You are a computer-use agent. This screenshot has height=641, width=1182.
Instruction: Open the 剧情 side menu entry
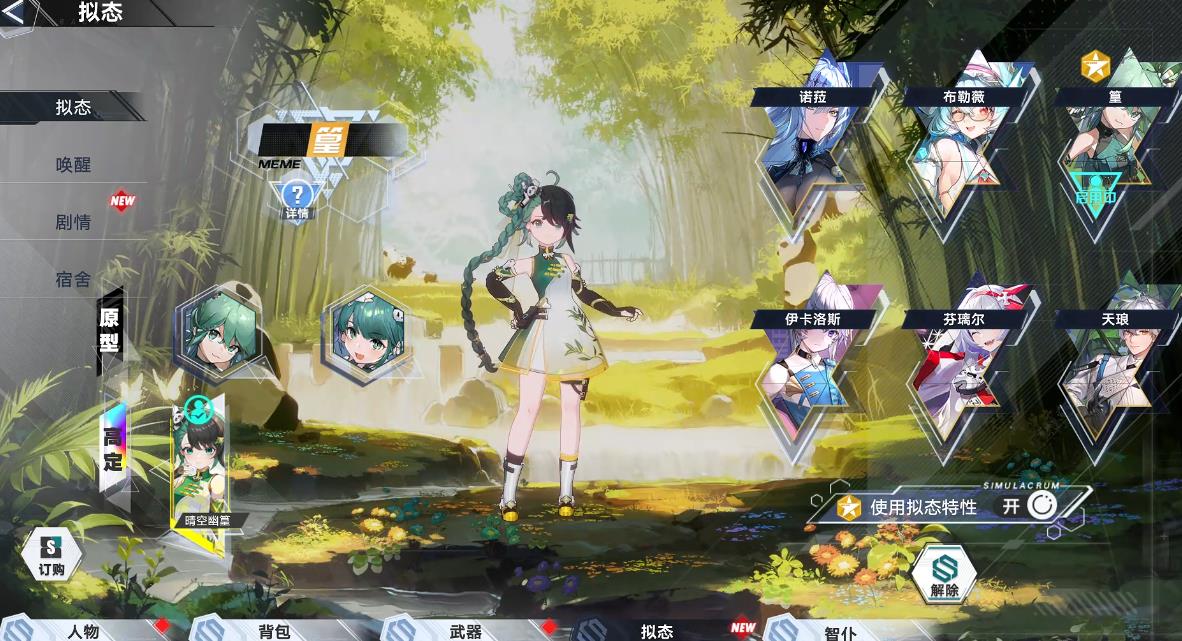click(73, 221)
